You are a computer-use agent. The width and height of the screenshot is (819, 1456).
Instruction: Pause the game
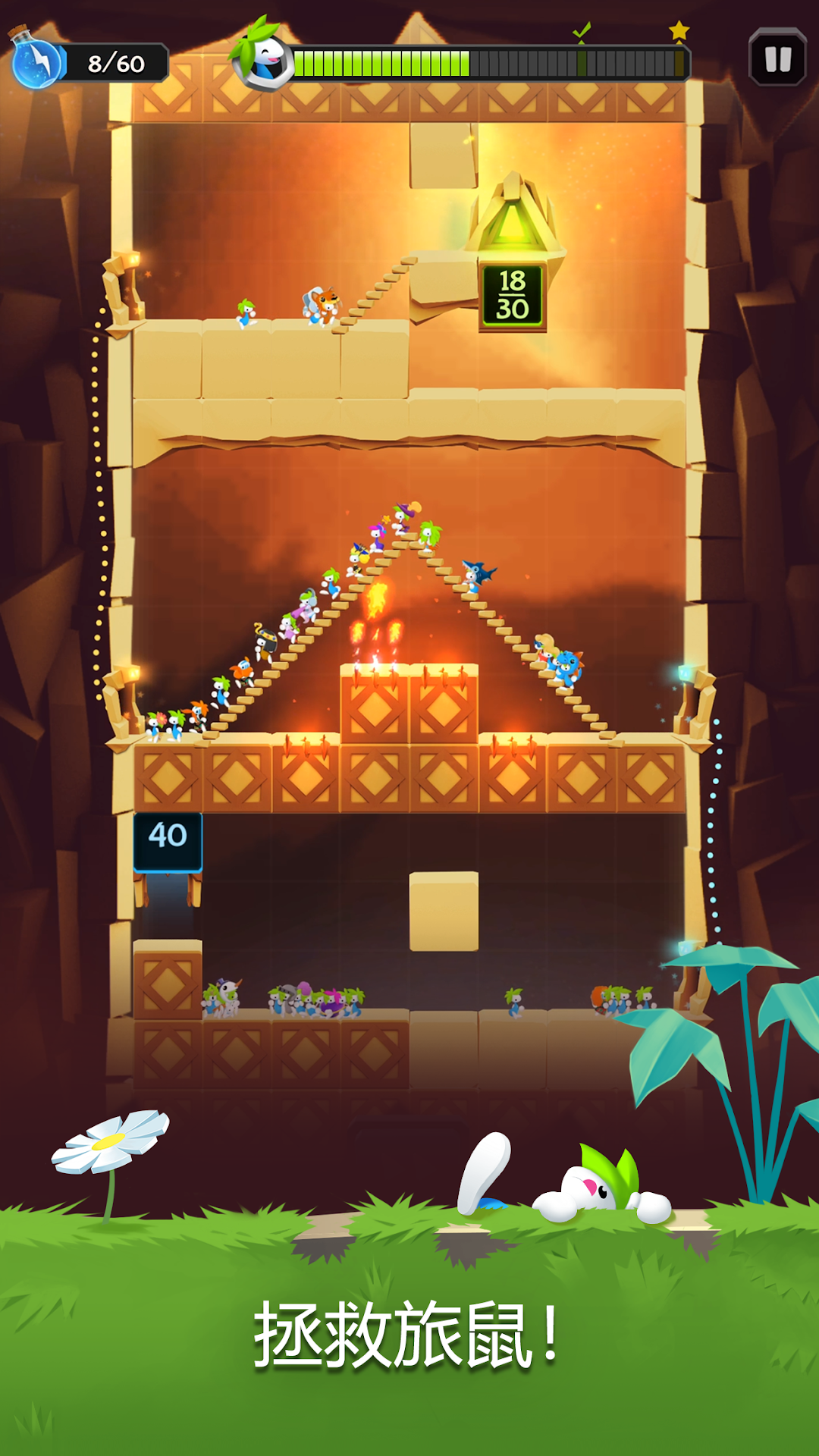tap(777, 58)
